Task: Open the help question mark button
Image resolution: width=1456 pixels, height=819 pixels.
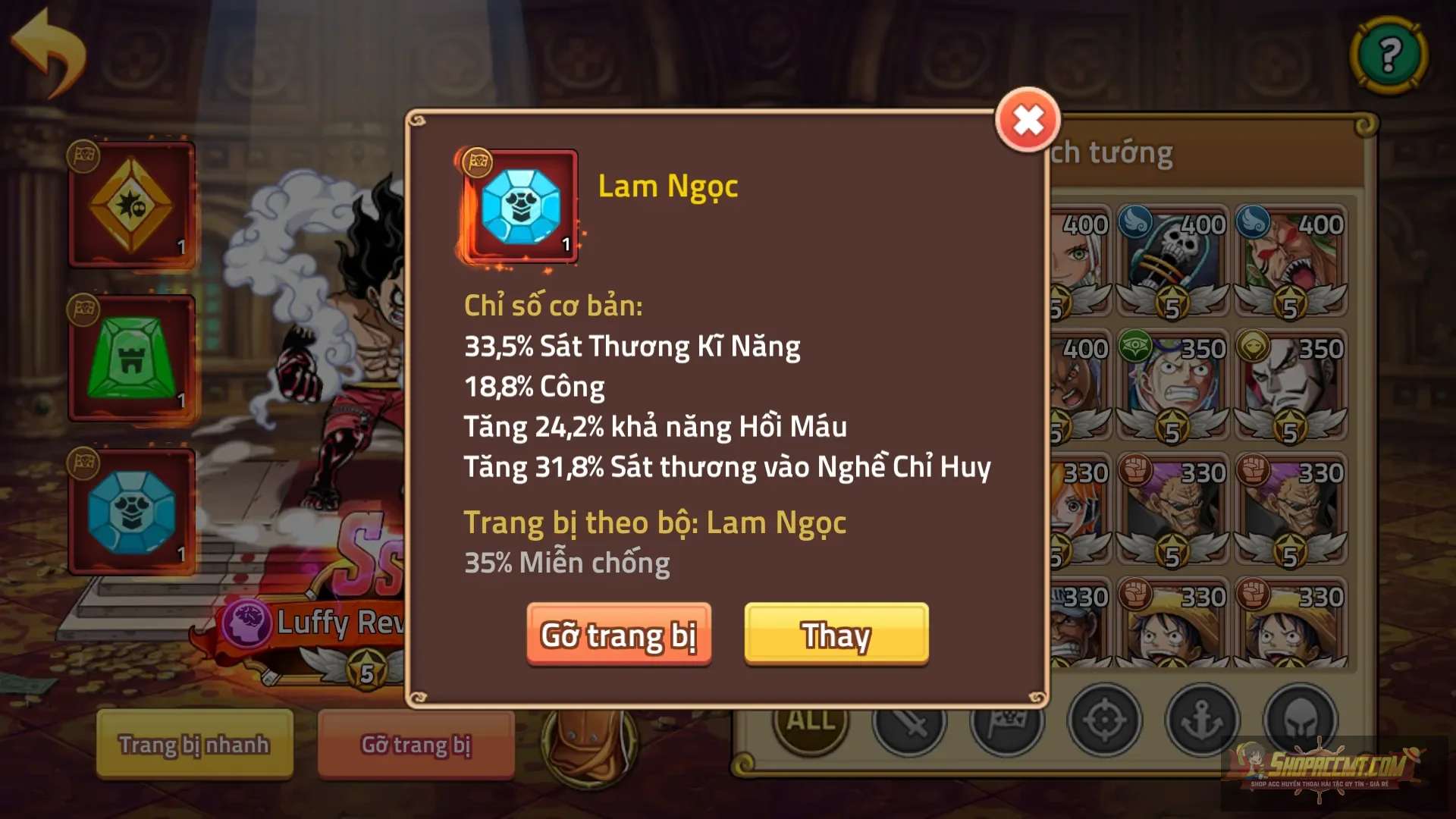Action: (x=1390, y=53)
